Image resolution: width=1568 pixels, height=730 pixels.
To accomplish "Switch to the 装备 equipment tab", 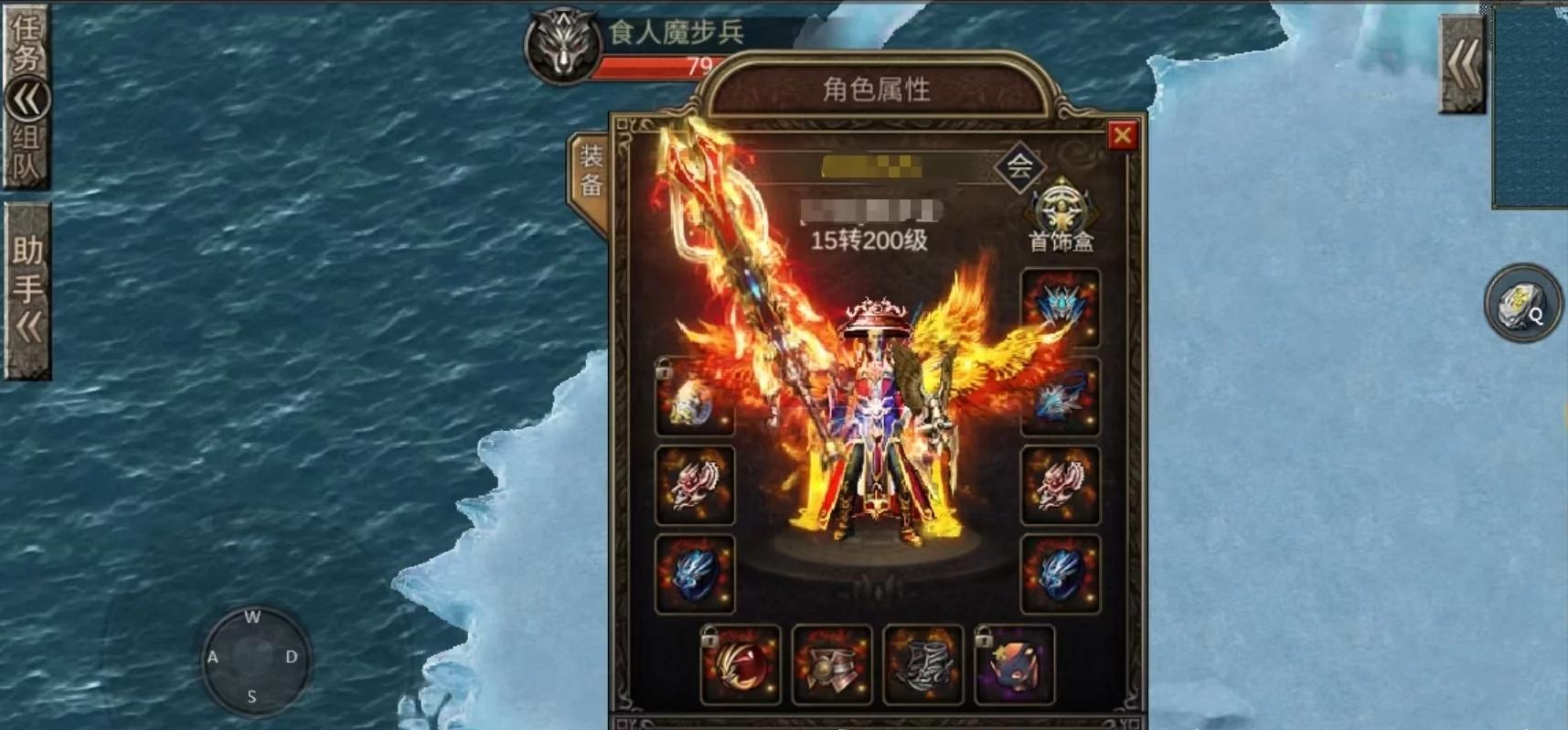I will click(x=591, y=170).
